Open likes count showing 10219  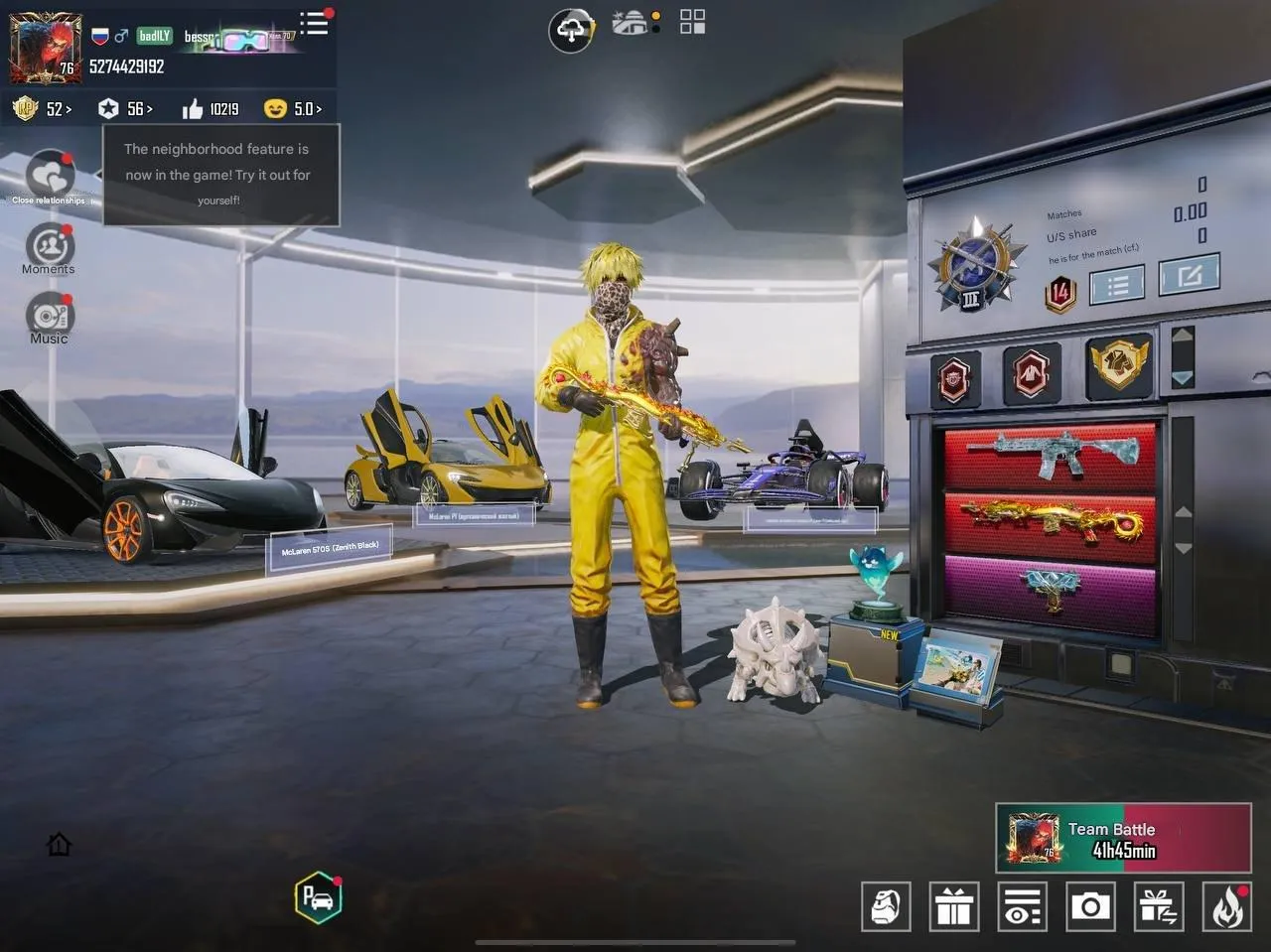[x=210, y=109]
